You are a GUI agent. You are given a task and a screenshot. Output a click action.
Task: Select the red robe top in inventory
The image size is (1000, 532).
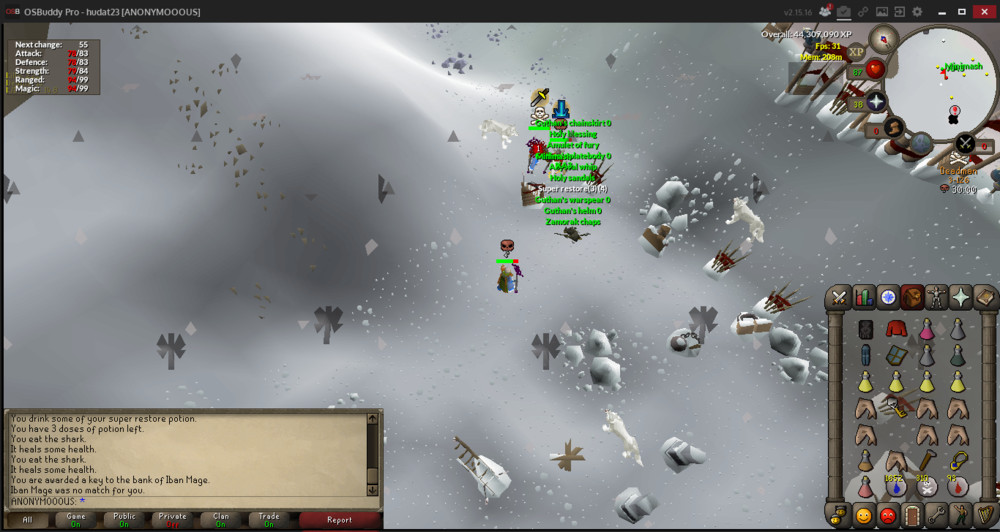(895, 329)
